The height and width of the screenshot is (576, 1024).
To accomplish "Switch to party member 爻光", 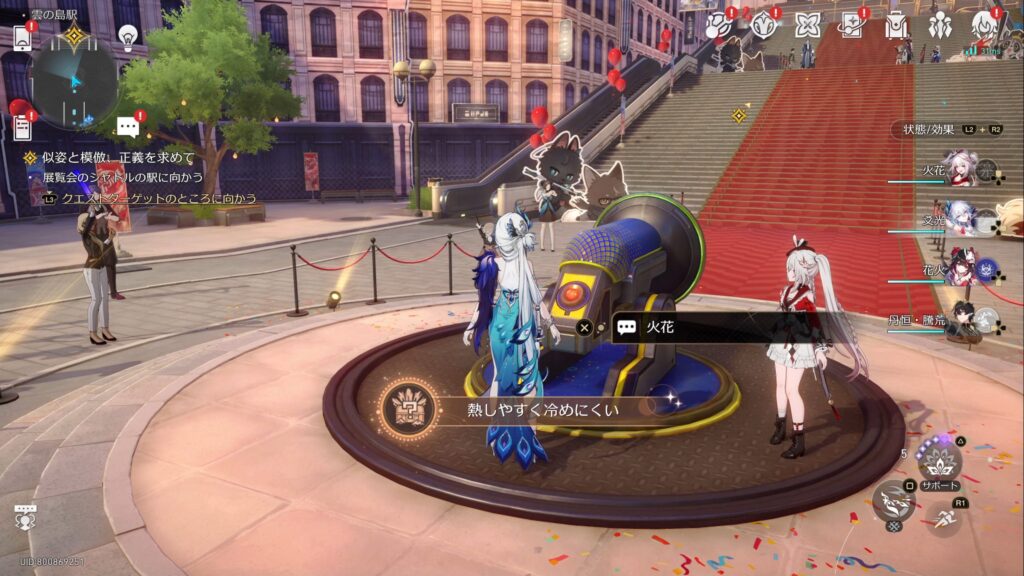I will (x=962, y=219).
